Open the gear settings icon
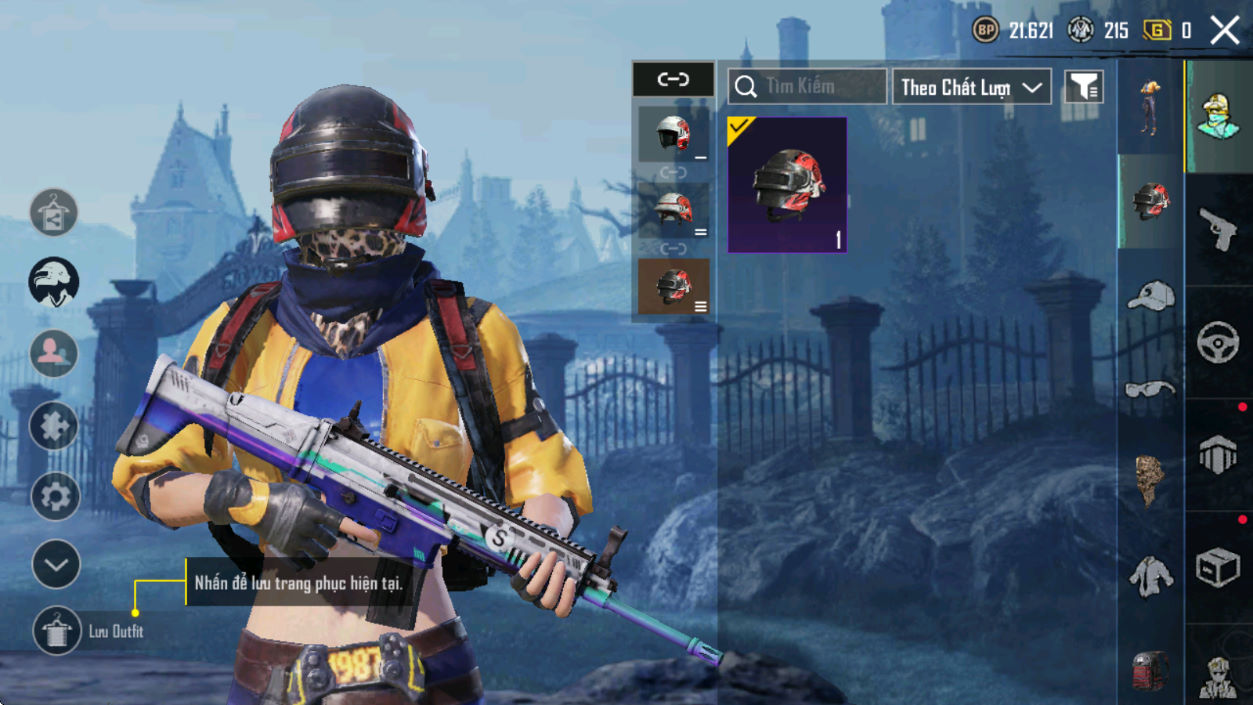The image size is (1253, 705). 55,496
